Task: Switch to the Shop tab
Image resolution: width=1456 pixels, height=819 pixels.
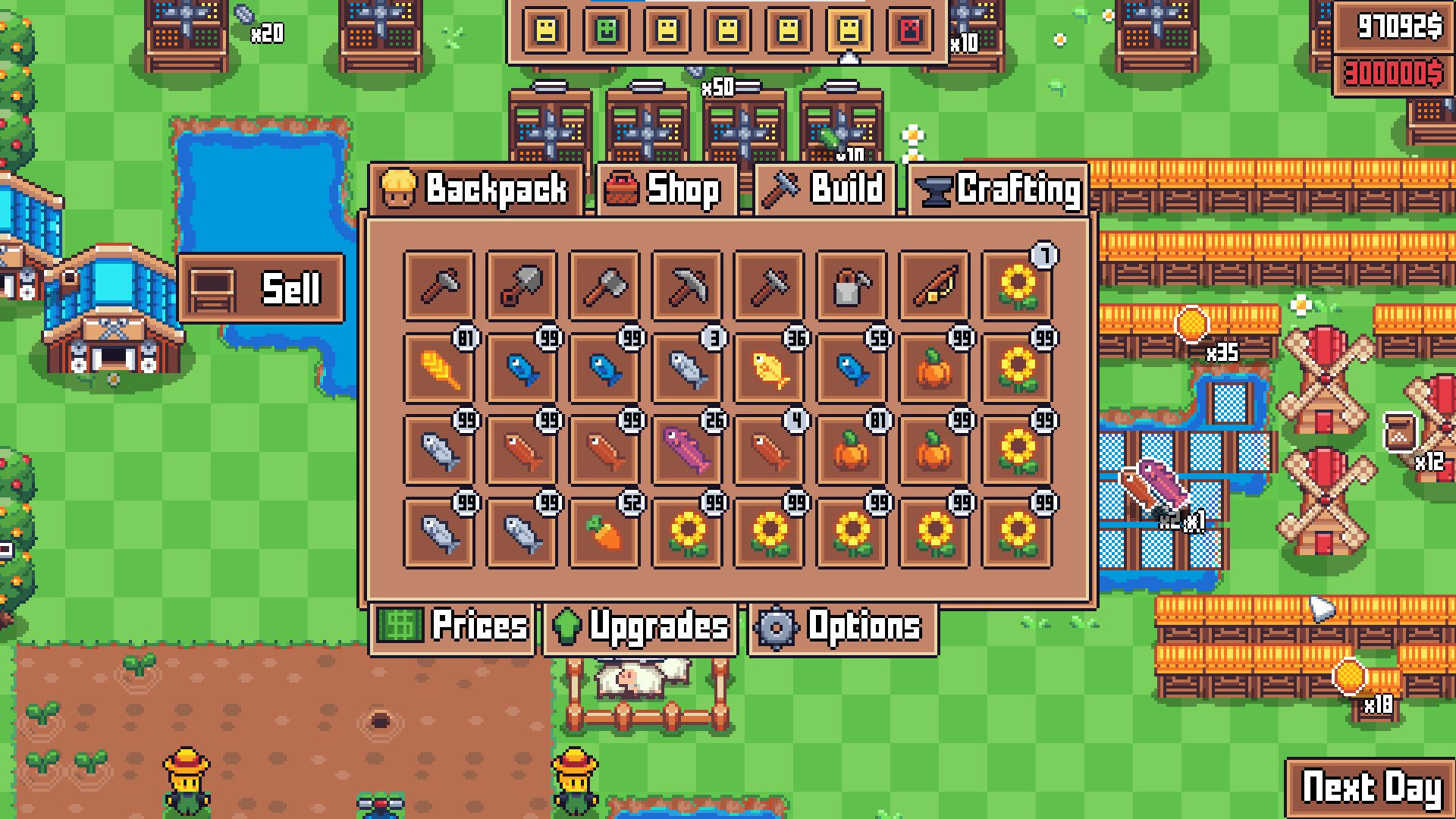Action: pyautogui.click(x=666, y=190)
